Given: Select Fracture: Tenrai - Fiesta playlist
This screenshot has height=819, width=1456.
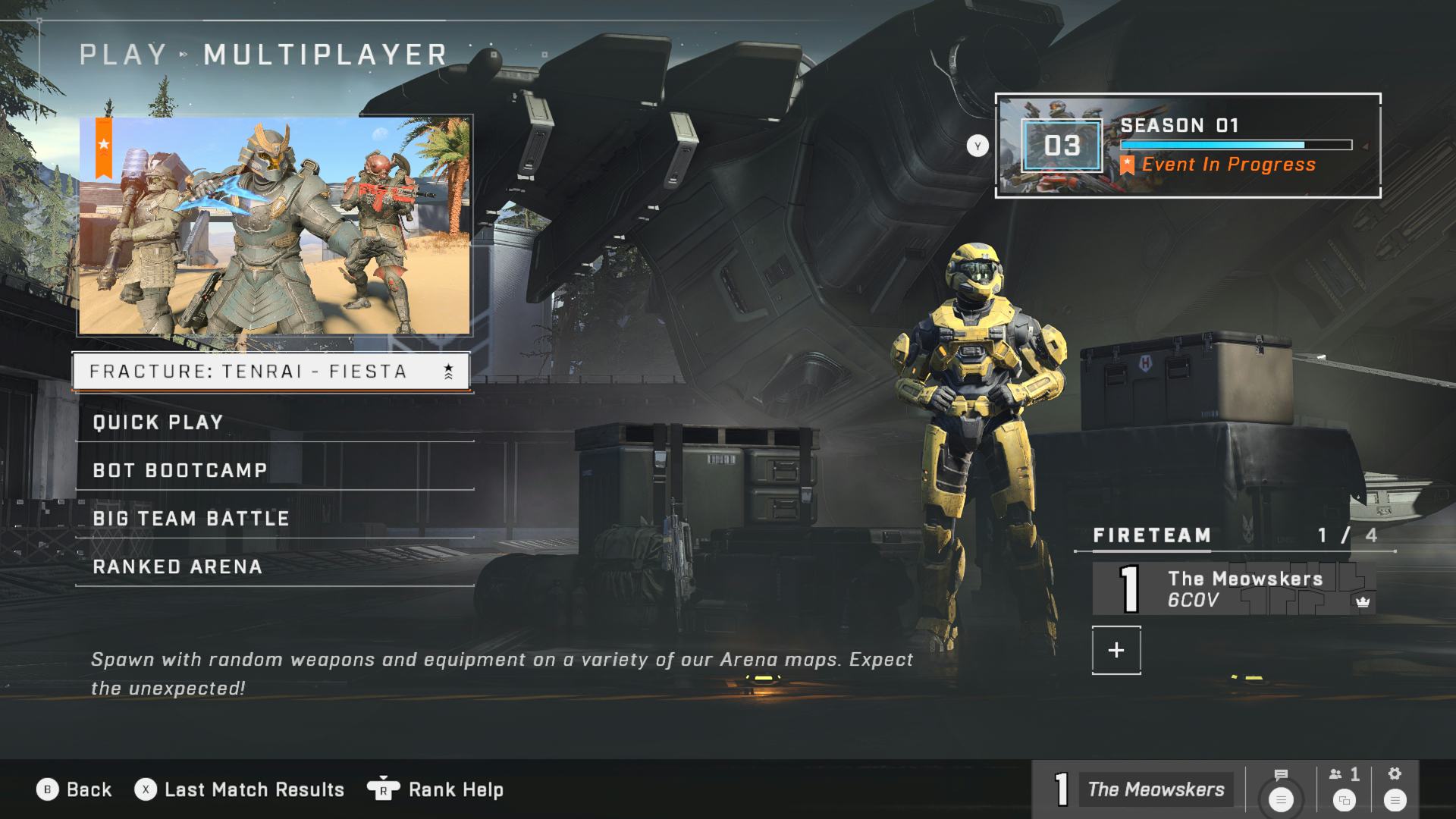Looking at the screenshot, I should point(271,372).
